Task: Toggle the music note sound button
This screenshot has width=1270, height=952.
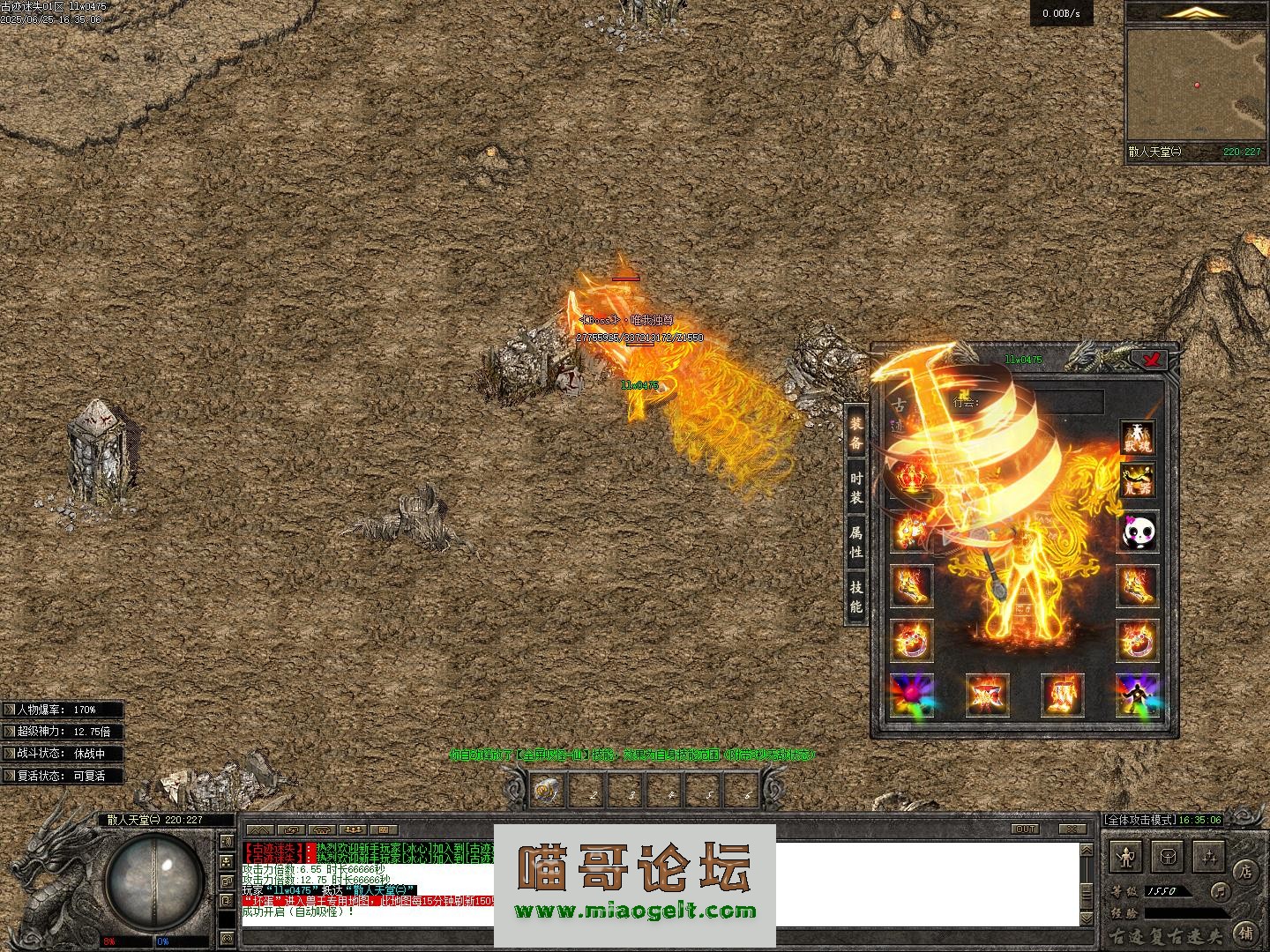Action: point(1221,890)
